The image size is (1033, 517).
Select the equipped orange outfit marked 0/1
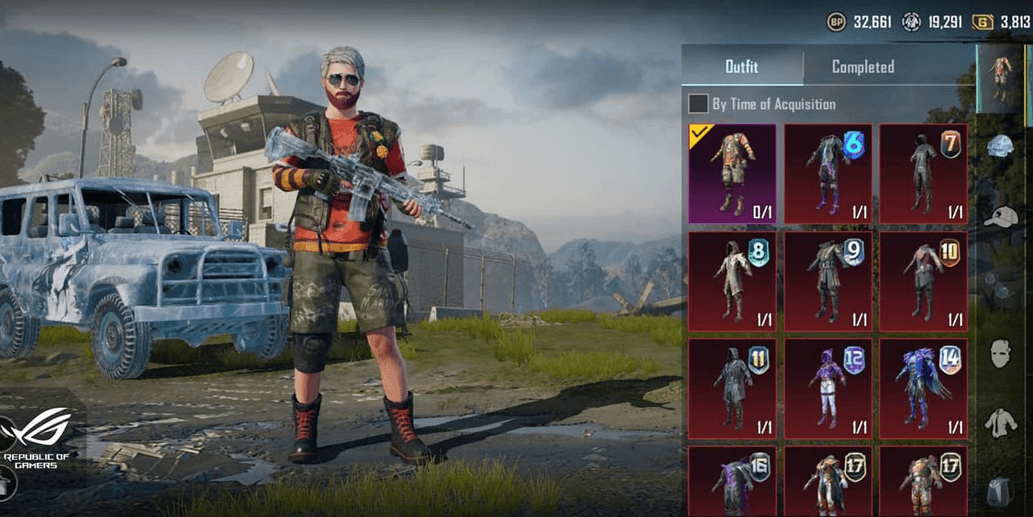tap(732, 174)
